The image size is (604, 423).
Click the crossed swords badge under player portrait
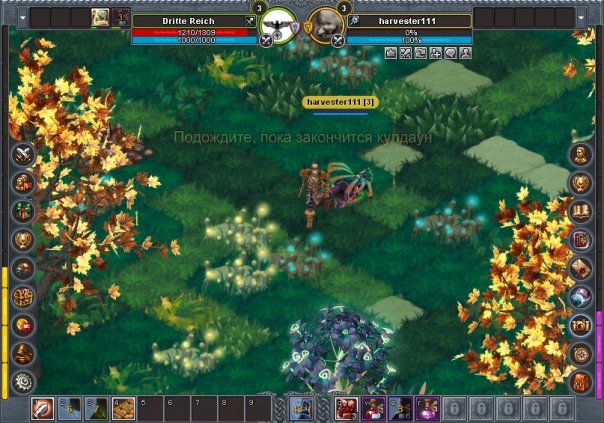(266, 41)
